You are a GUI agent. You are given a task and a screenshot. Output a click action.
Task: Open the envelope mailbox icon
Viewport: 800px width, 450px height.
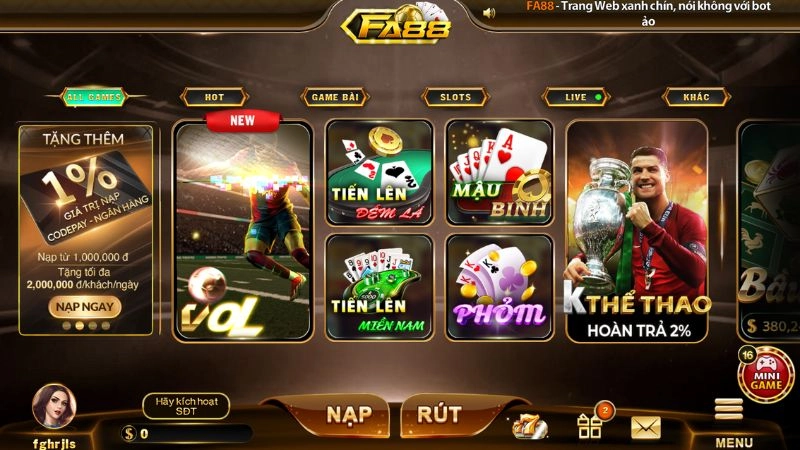[646, 428]
